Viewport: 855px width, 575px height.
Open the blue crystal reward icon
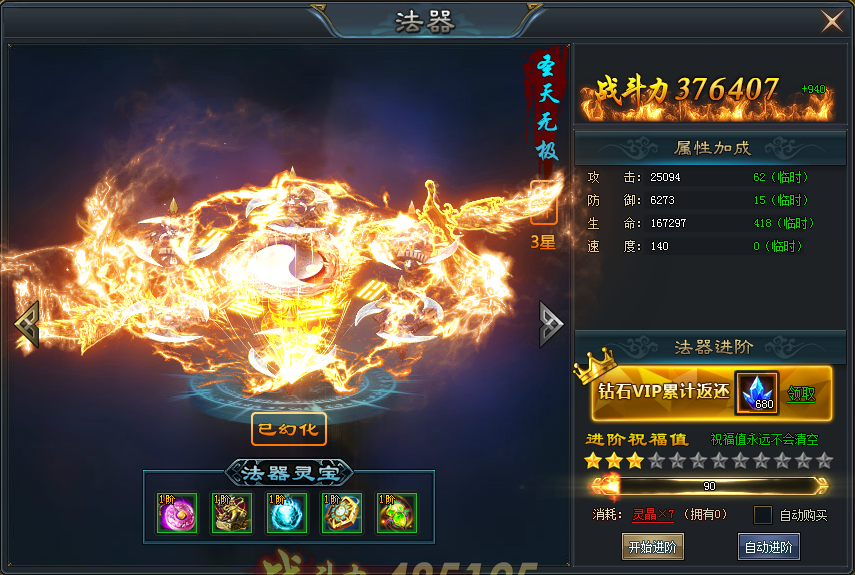click(757, 392)
